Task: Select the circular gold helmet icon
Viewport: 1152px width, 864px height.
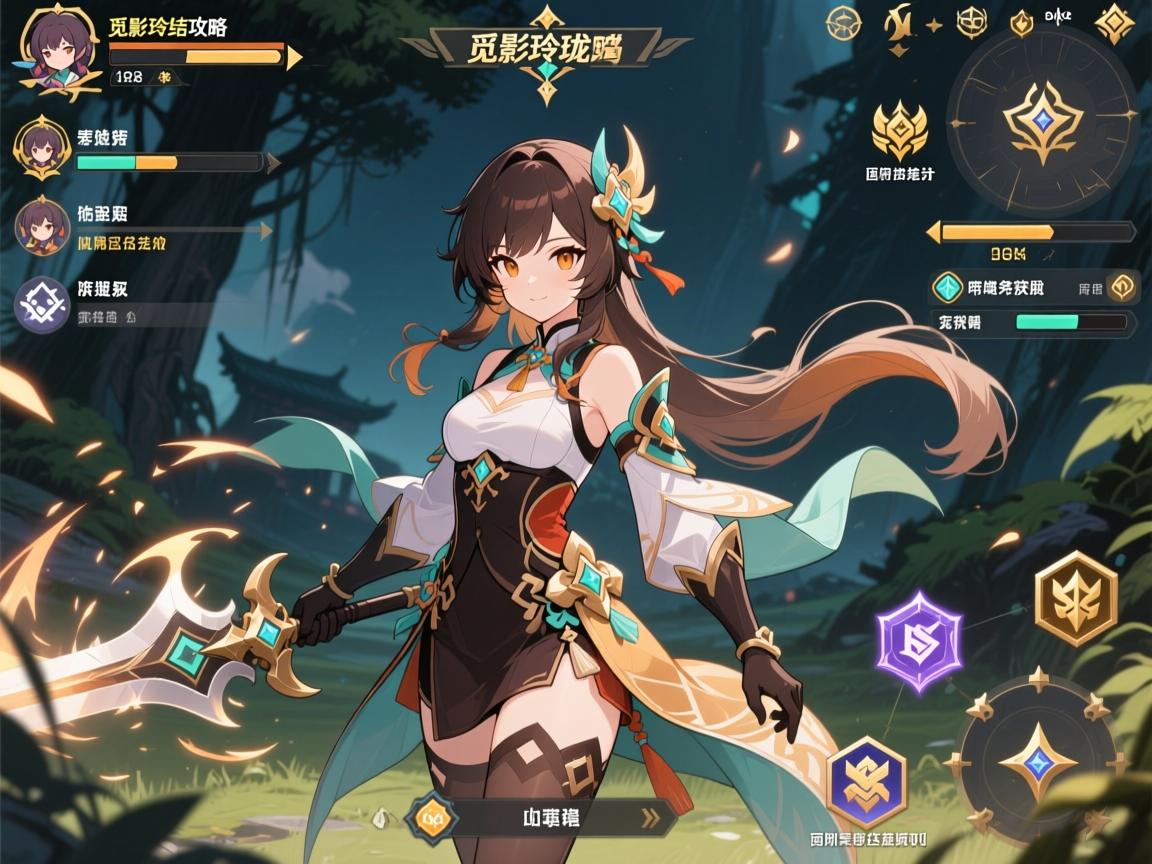Action: pos(971,22)
